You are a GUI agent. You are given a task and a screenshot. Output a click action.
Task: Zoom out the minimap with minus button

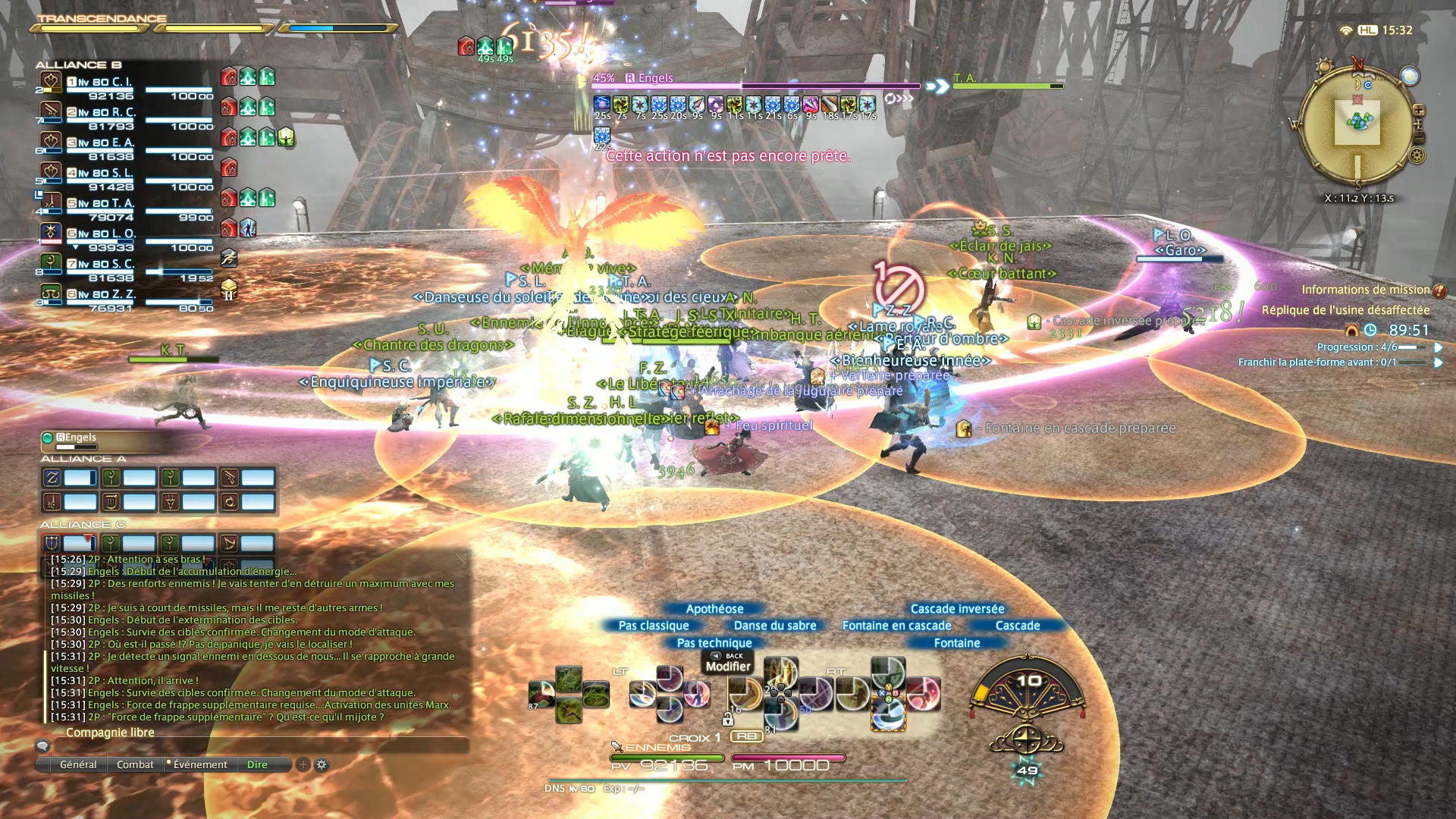click(x=1419, y=137)
